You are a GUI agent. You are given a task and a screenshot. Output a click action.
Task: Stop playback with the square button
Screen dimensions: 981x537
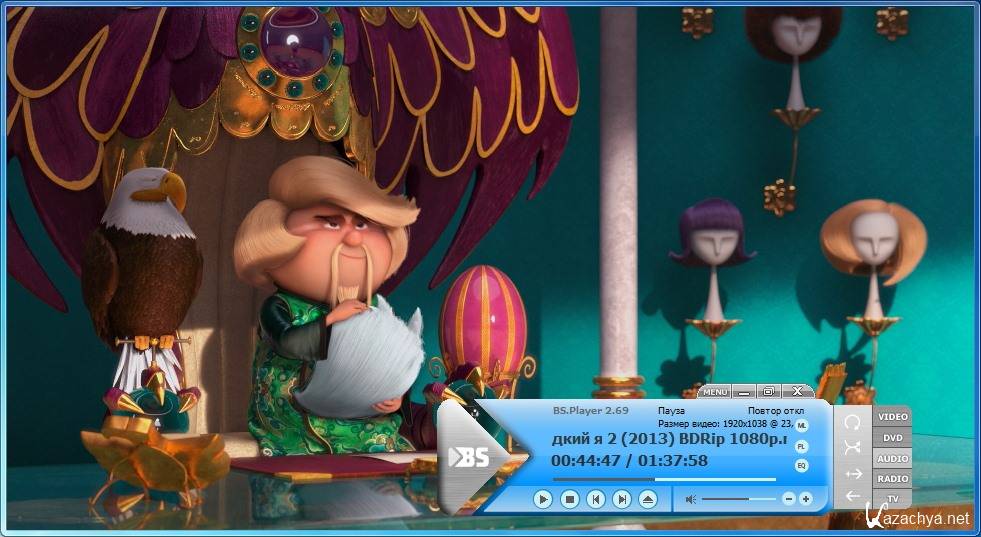pos(569,498)
